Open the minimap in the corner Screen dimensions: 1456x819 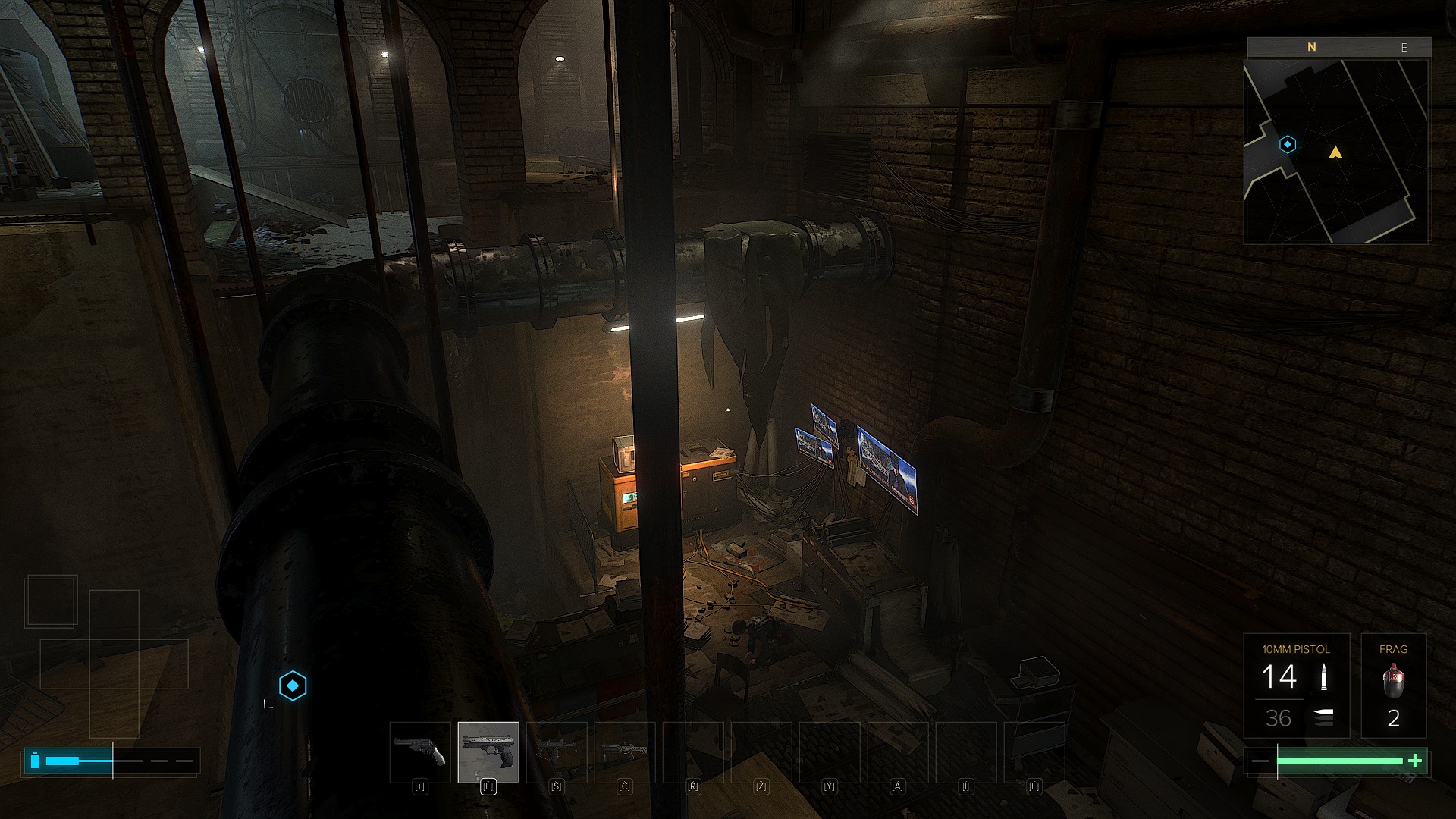click(x=1336, y=152)
